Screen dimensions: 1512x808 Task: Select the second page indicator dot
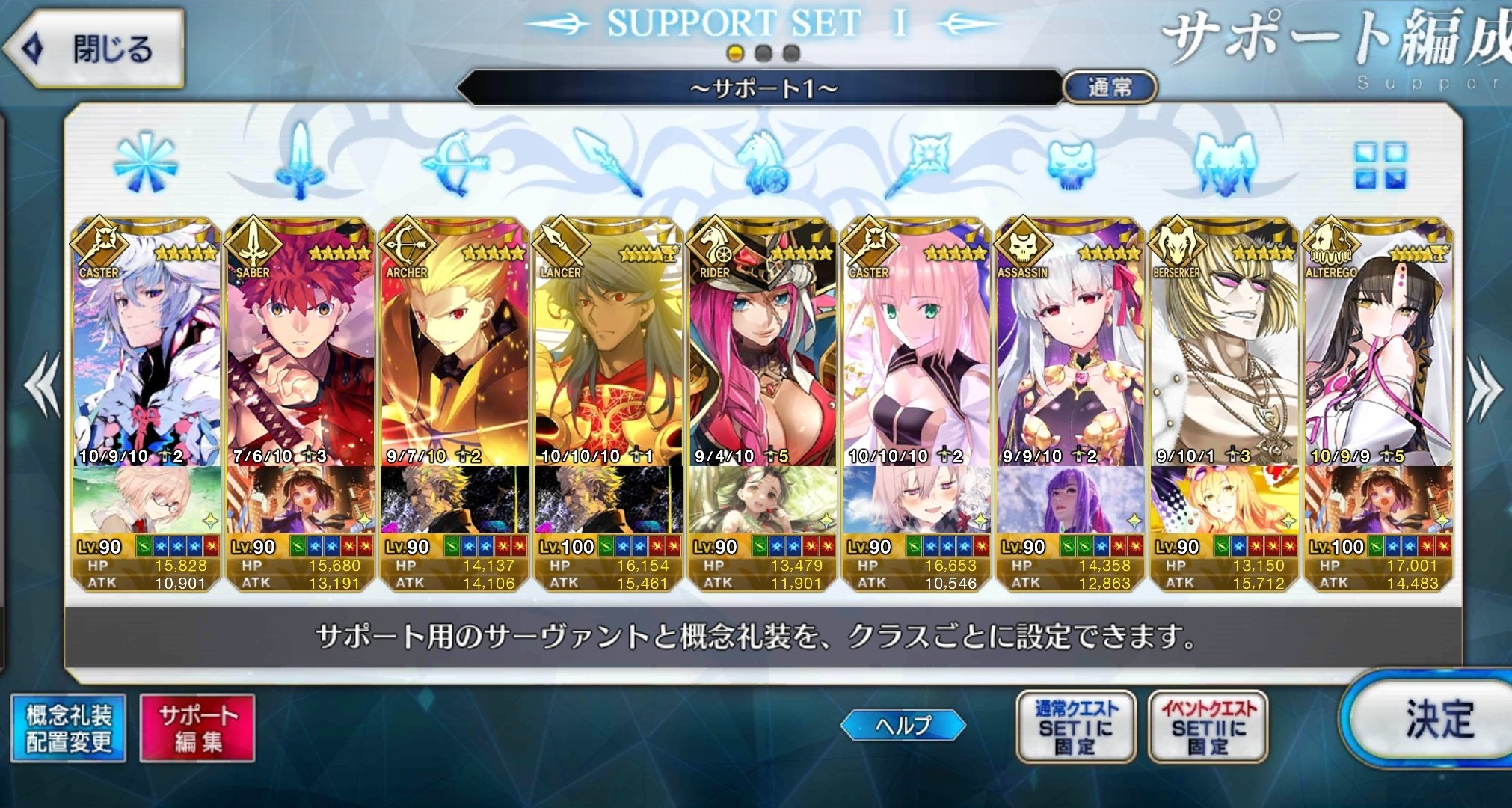pos(764,52)
